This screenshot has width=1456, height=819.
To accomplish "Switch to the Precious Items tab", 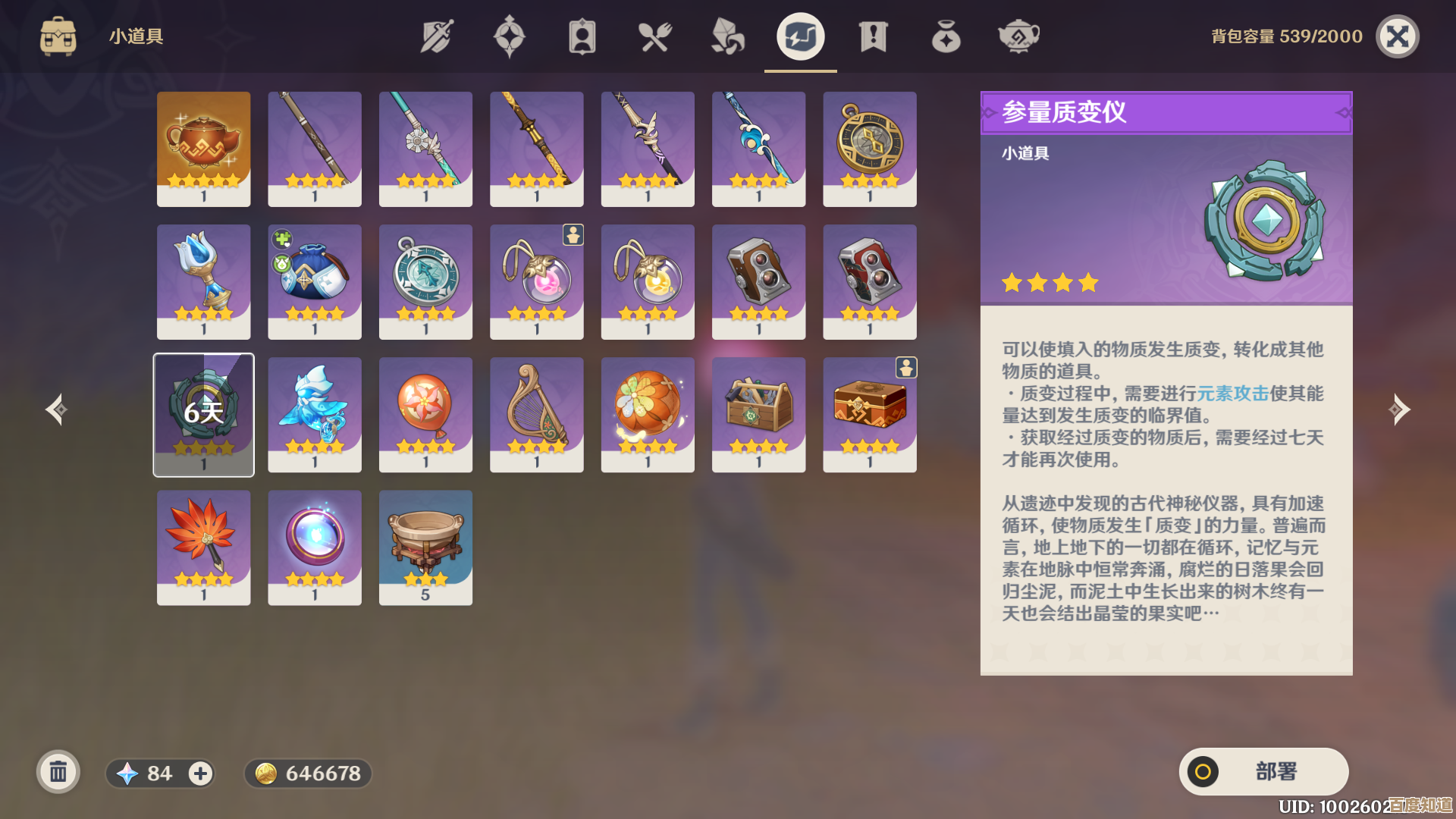I will click(x=946, y=35).
